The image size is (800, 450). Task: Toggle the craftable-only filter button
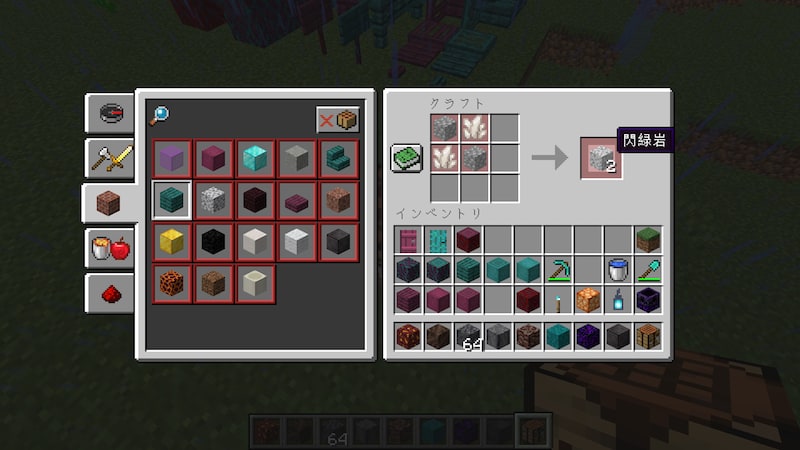click(x=338, y=120)
